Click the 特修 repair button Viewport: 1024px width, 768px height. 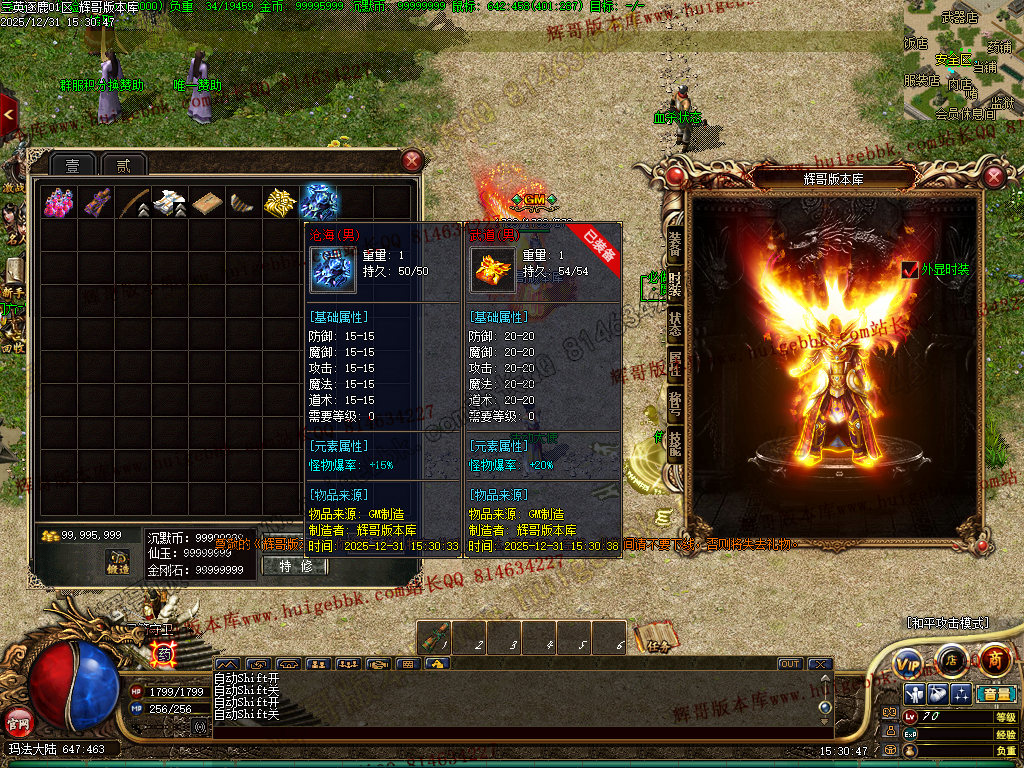[x=295, y=566]
